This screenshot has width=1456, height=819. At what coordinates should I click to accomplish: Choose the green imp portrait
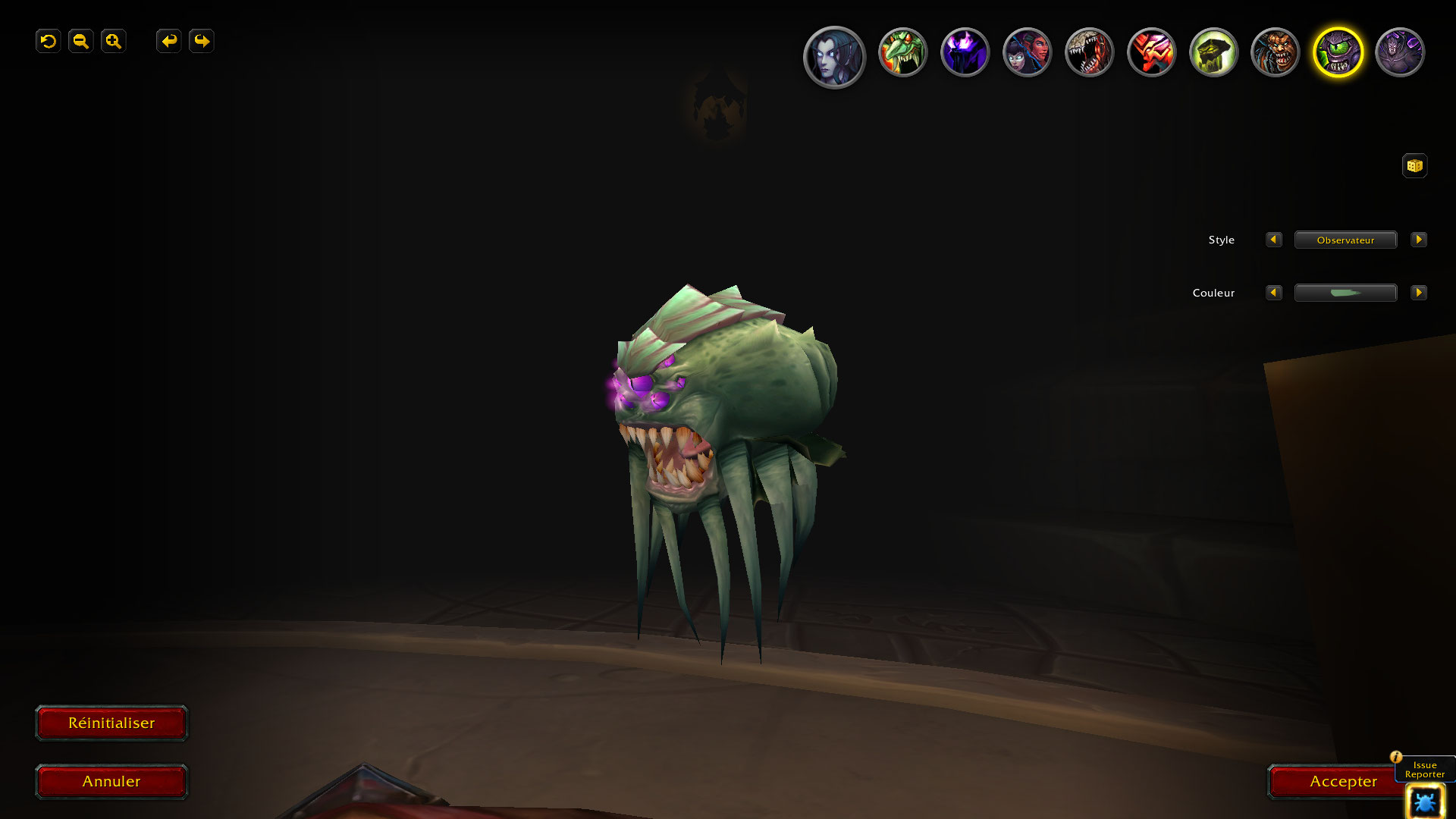pos(902,52)
